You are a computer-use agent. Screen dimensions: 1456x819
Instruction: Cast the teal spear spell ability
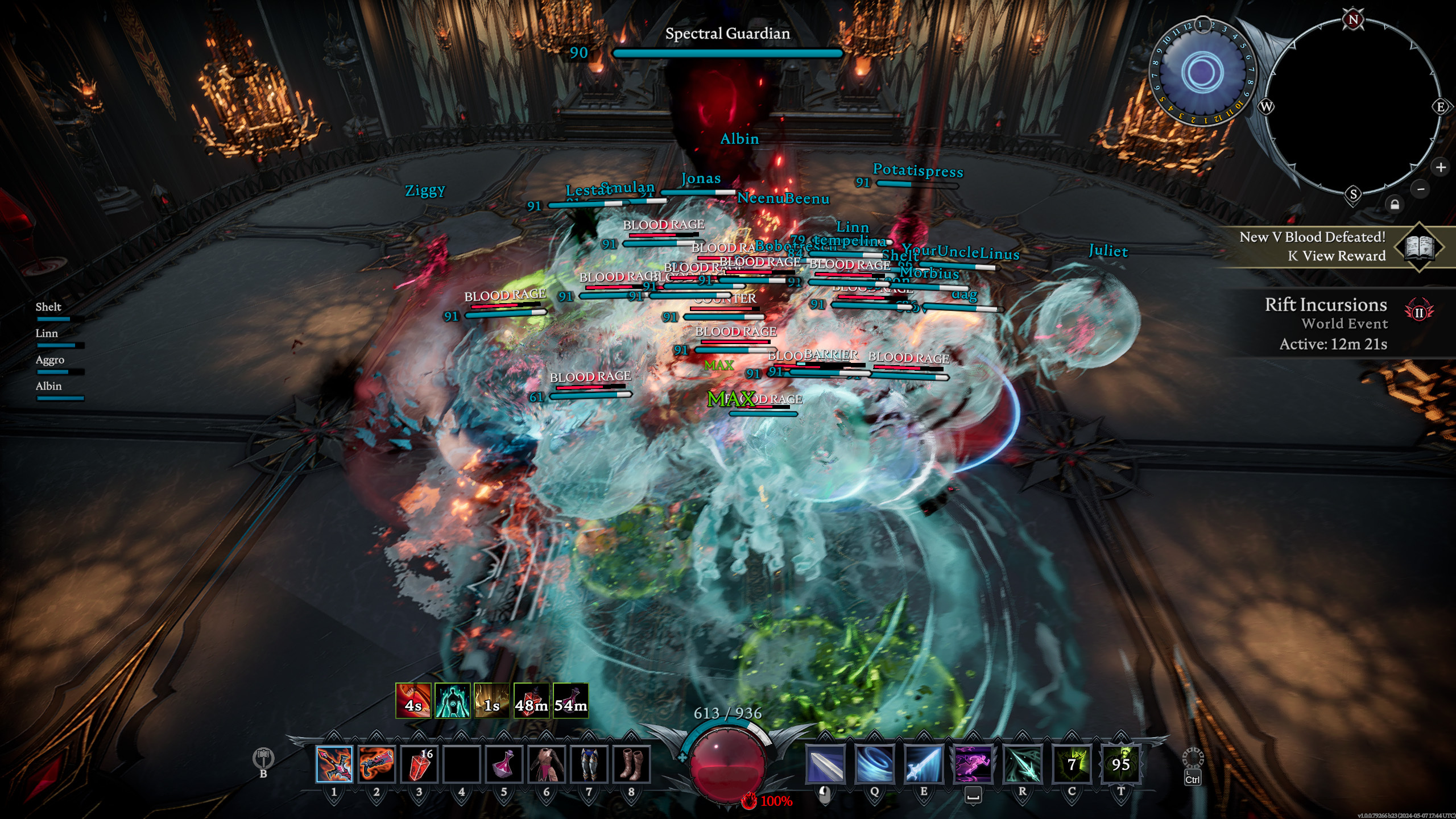click(1023, 764)
